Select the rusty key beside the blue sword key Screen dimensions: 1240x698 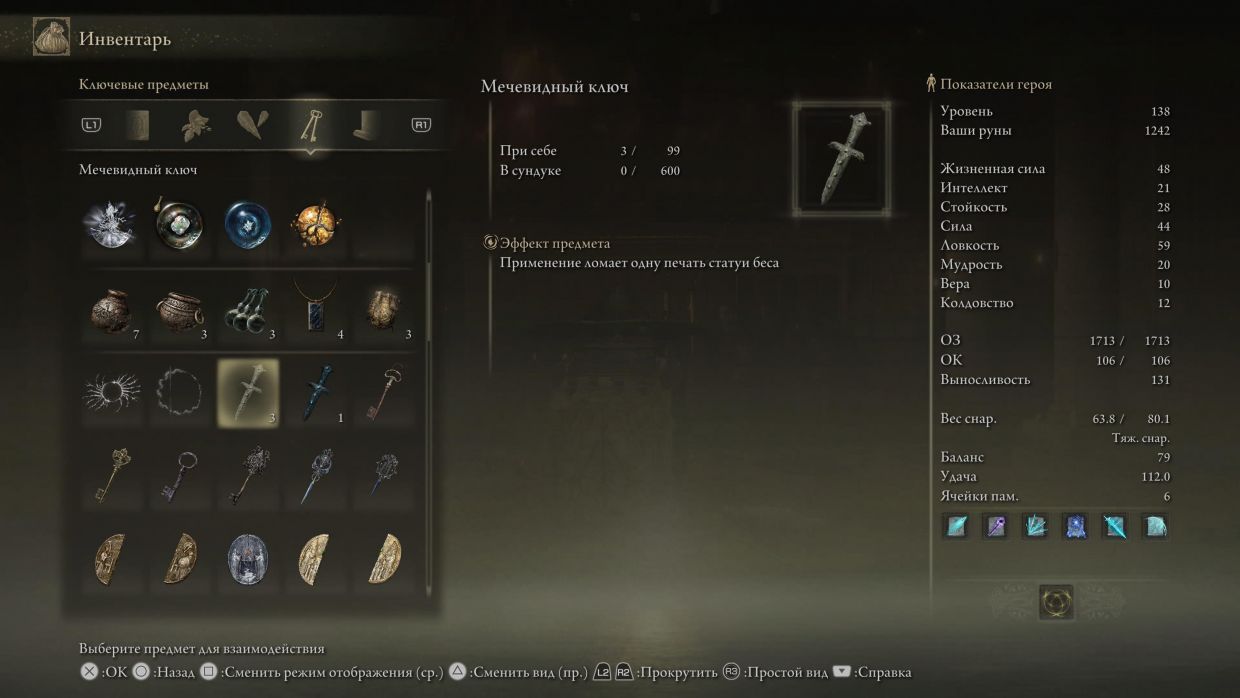[385, 393]
